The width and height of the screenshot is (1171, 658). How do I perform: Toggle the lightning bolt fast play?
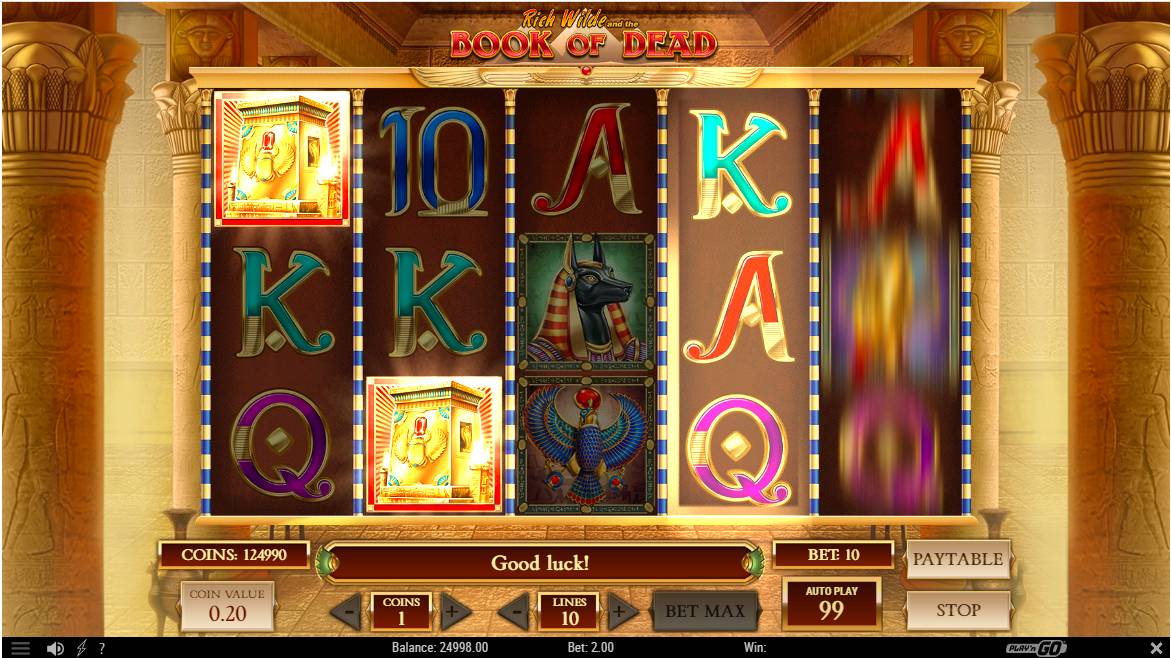point(81,648)
